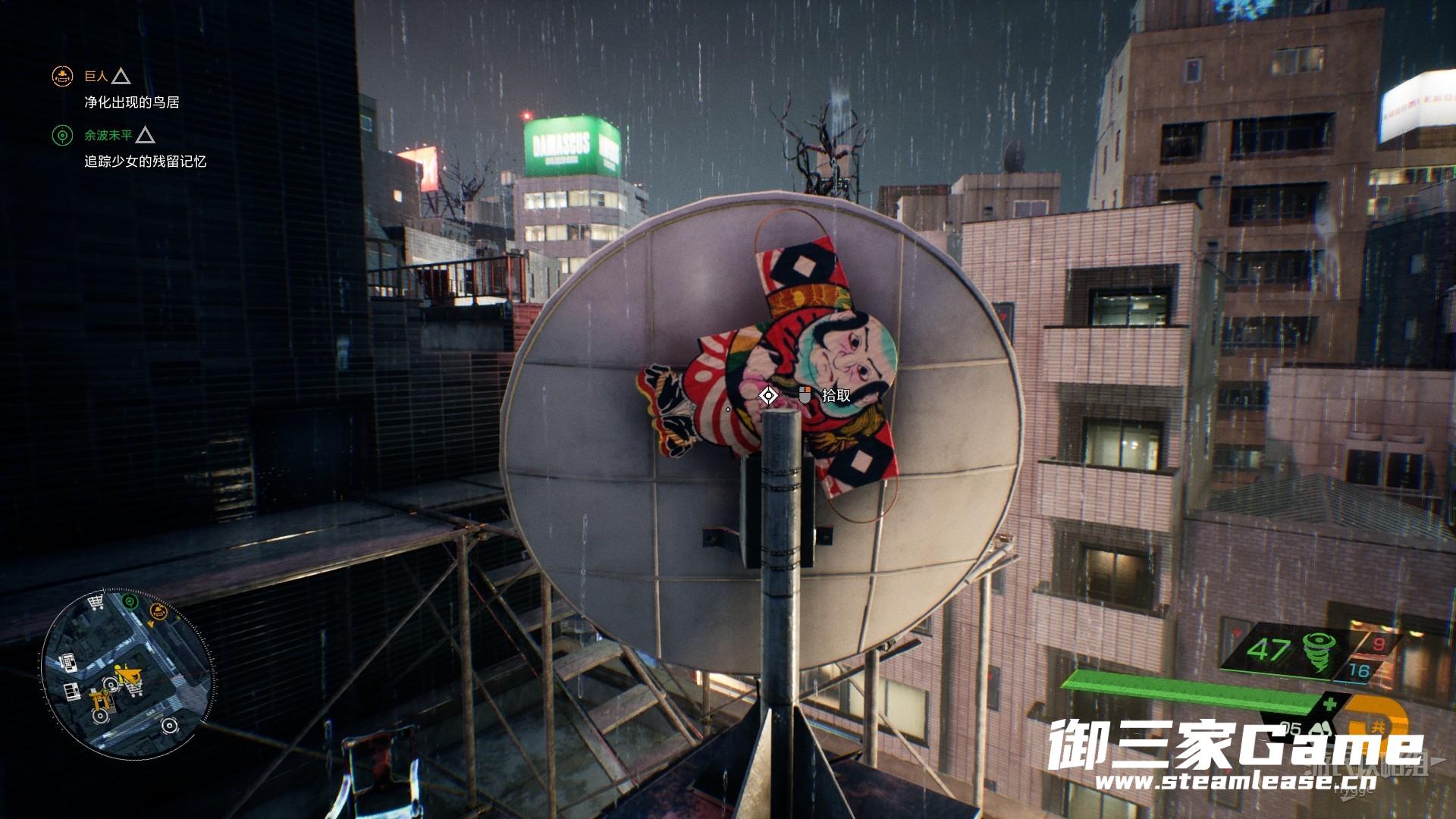Viewport: 1456px width, 819px height.
Task: Select the 巨人 side quest tracker entry
Action: click(96, 76)
